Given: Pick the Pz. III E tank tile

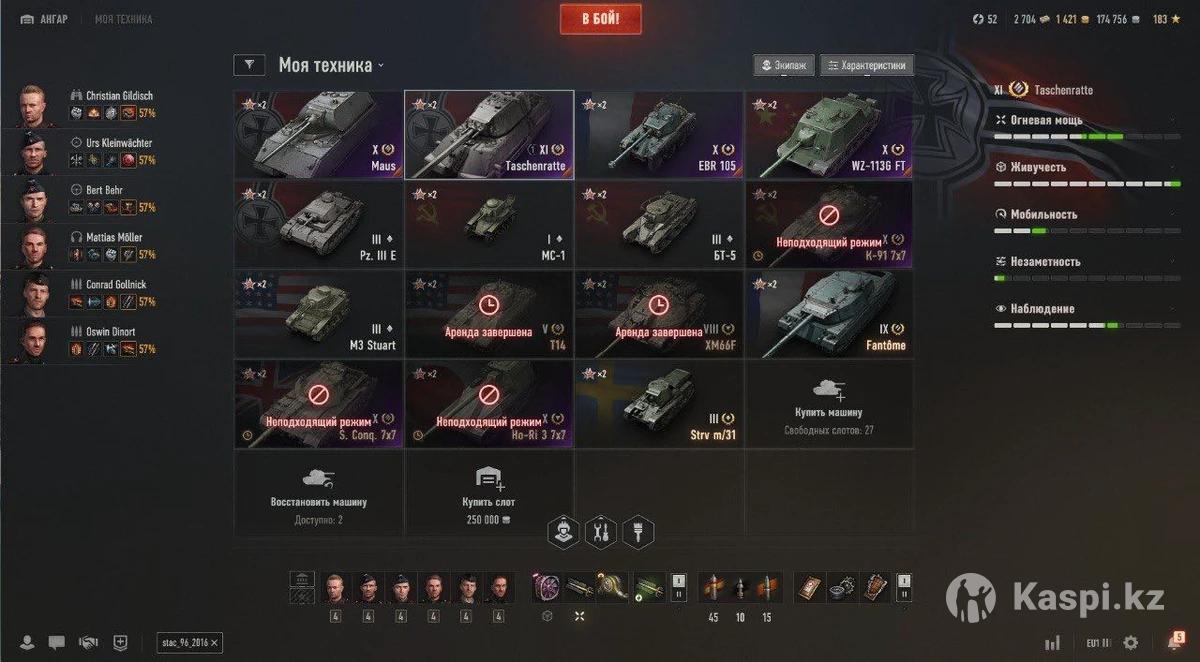Looking at the screenshot, I should click(318, 224).
